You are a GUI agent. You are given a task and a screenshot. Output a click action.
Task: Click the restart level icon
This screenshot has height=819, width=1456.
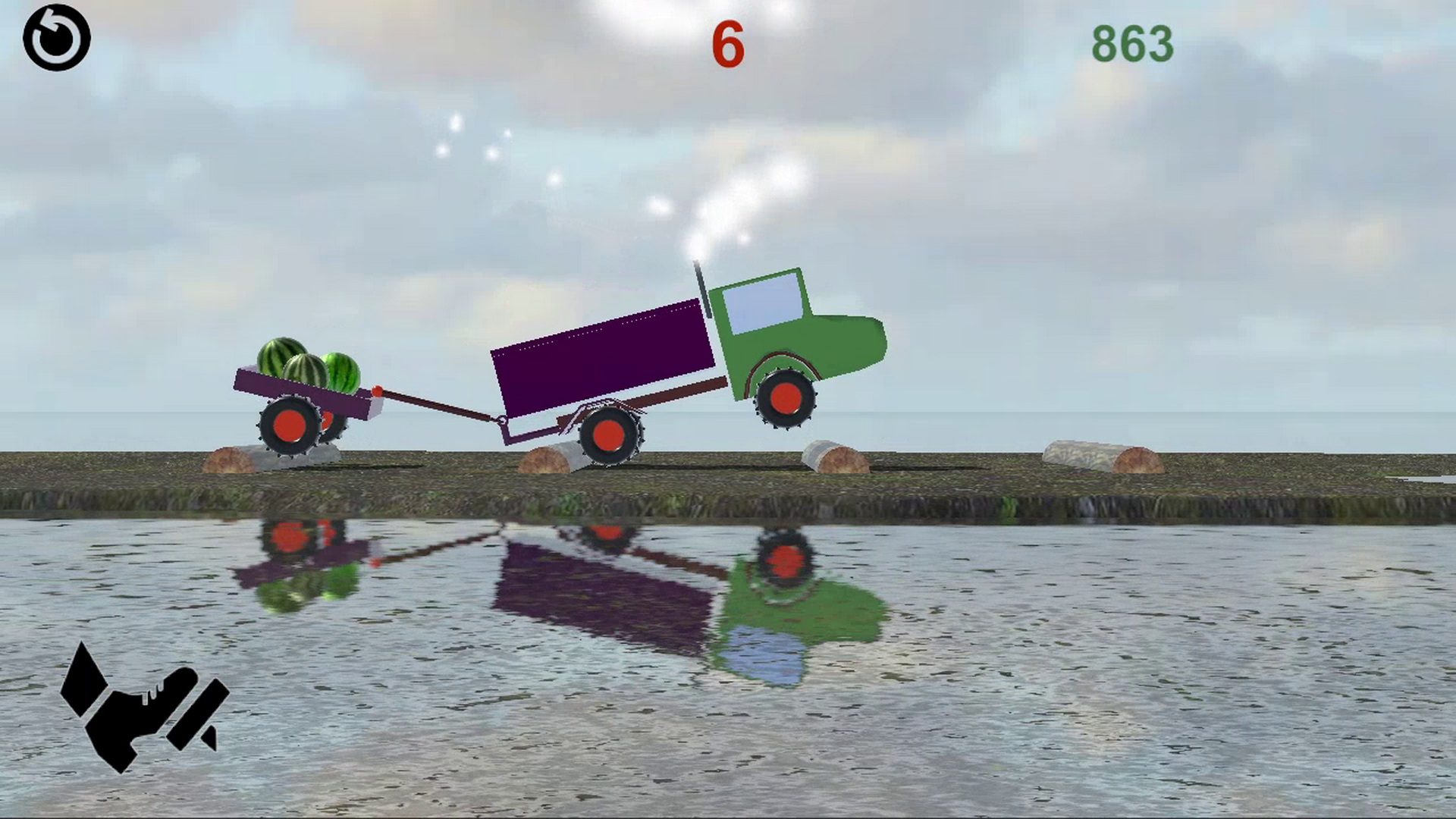(x=57, y=36)
